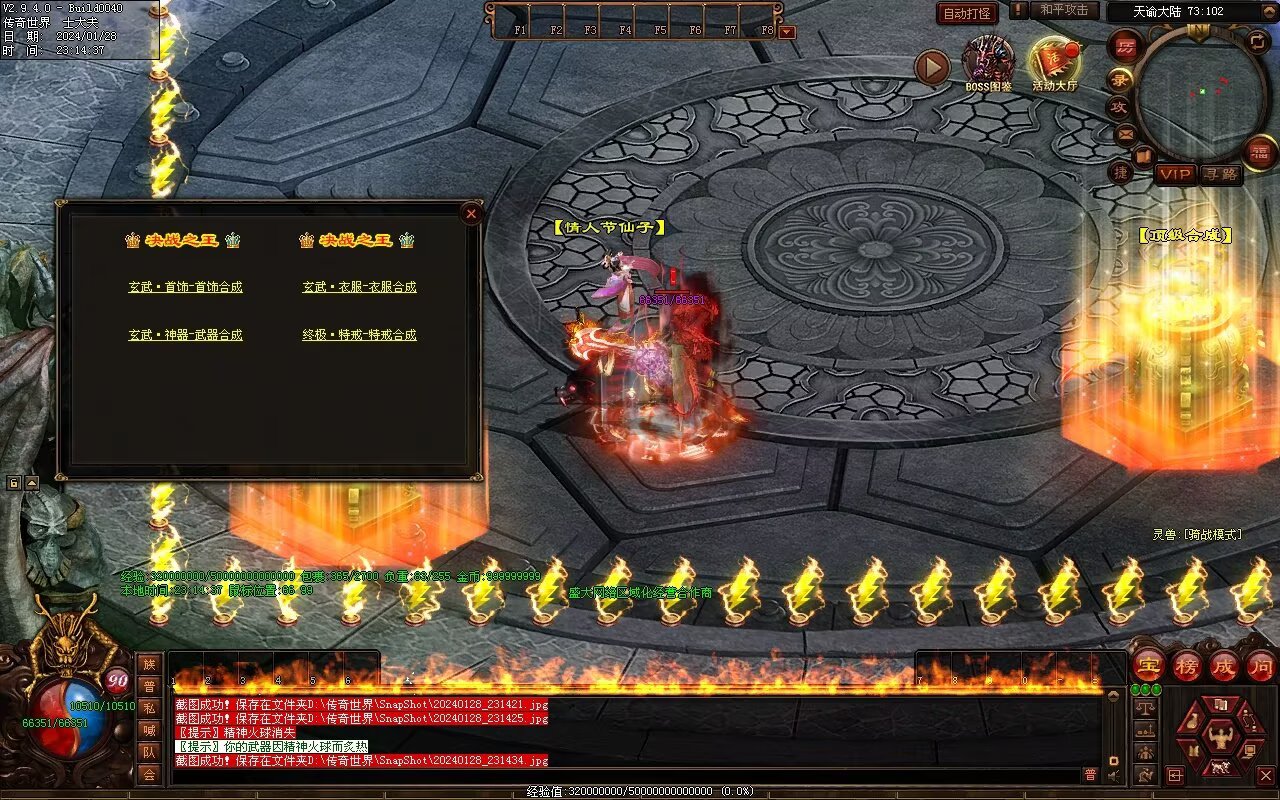Open the BOSS图鉴 bestiary
The width and height of the screenshot is (1280, 800).
click(988, 62)
